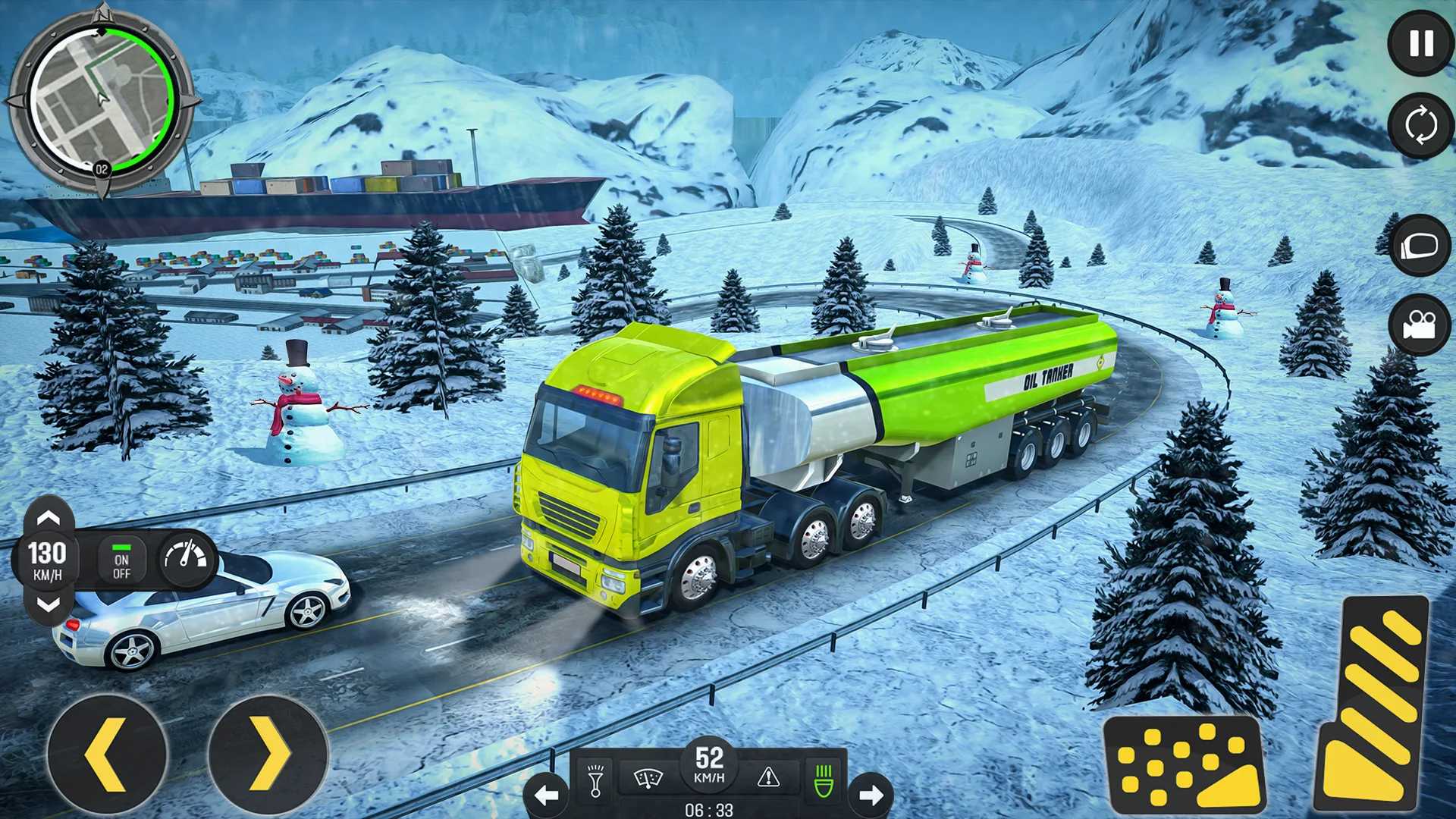Hit the brake pedal
1456x819 pixels.
[x=1183, y=766]
